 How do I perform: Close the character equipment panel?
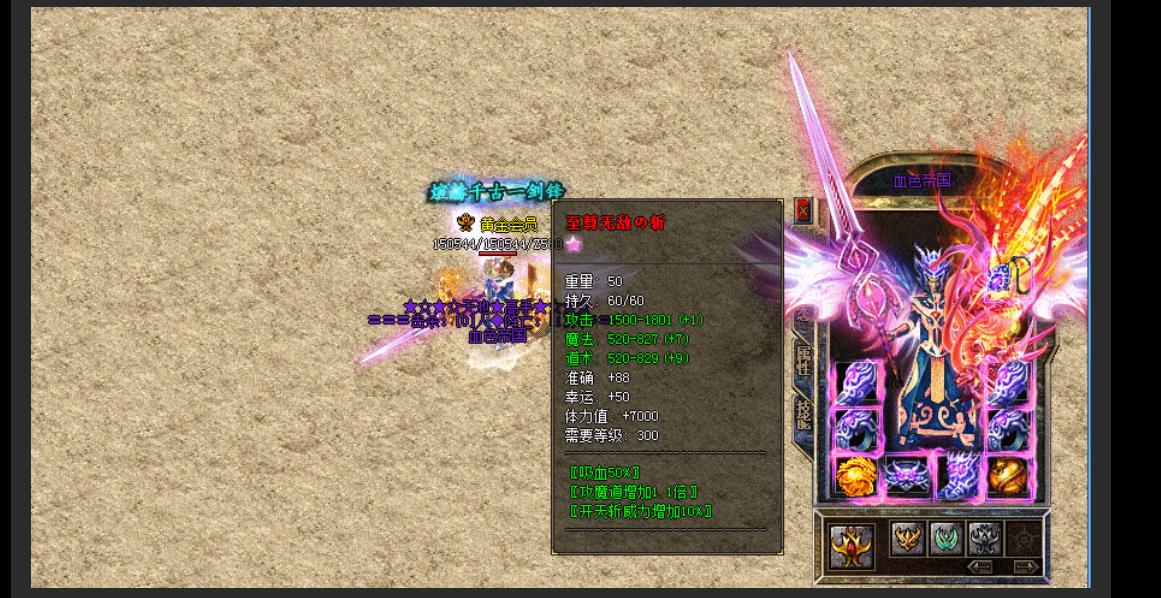[x=802, y=210]
